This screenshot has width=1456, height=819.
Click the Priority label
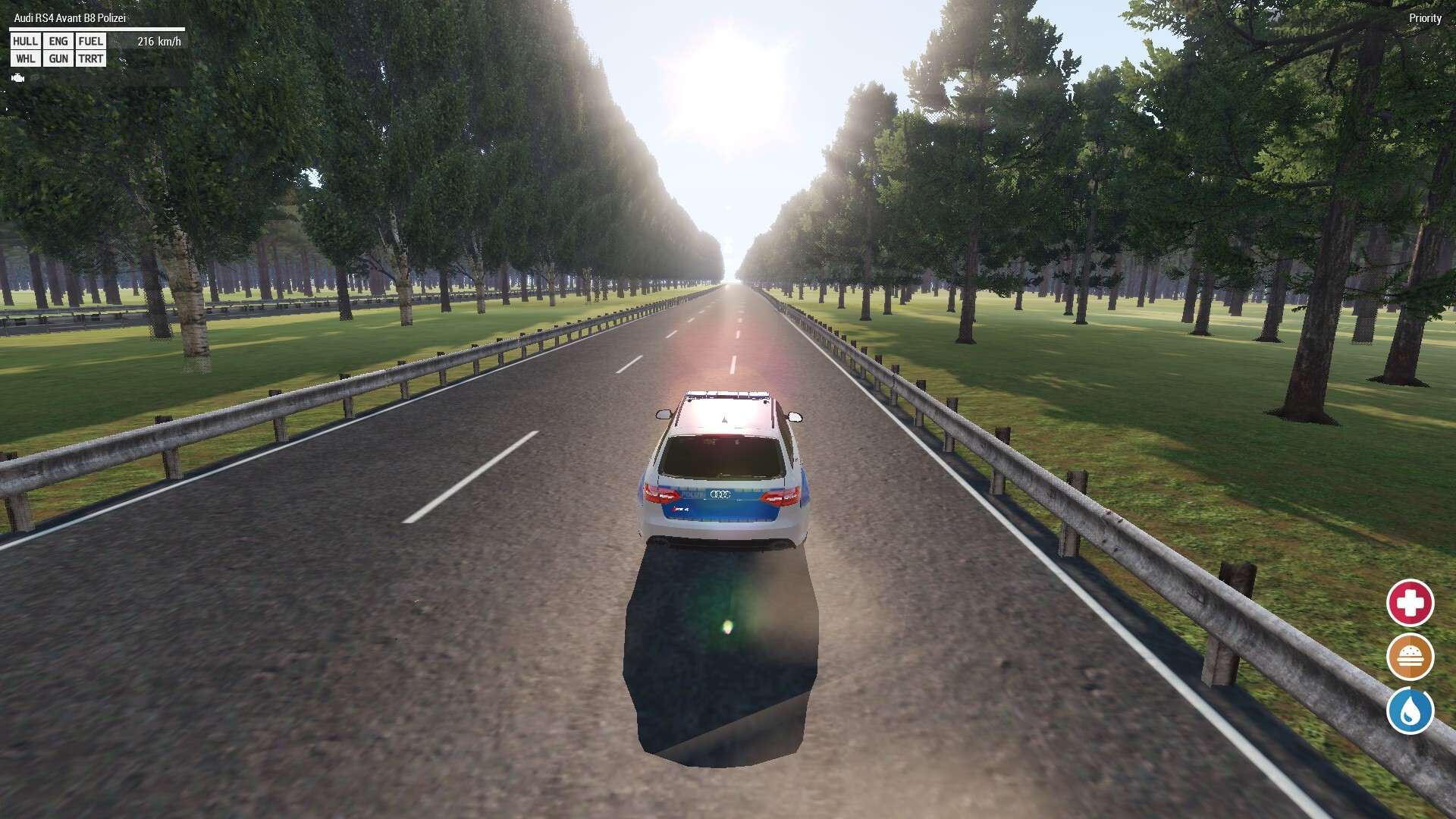(x=1425, y=18)
